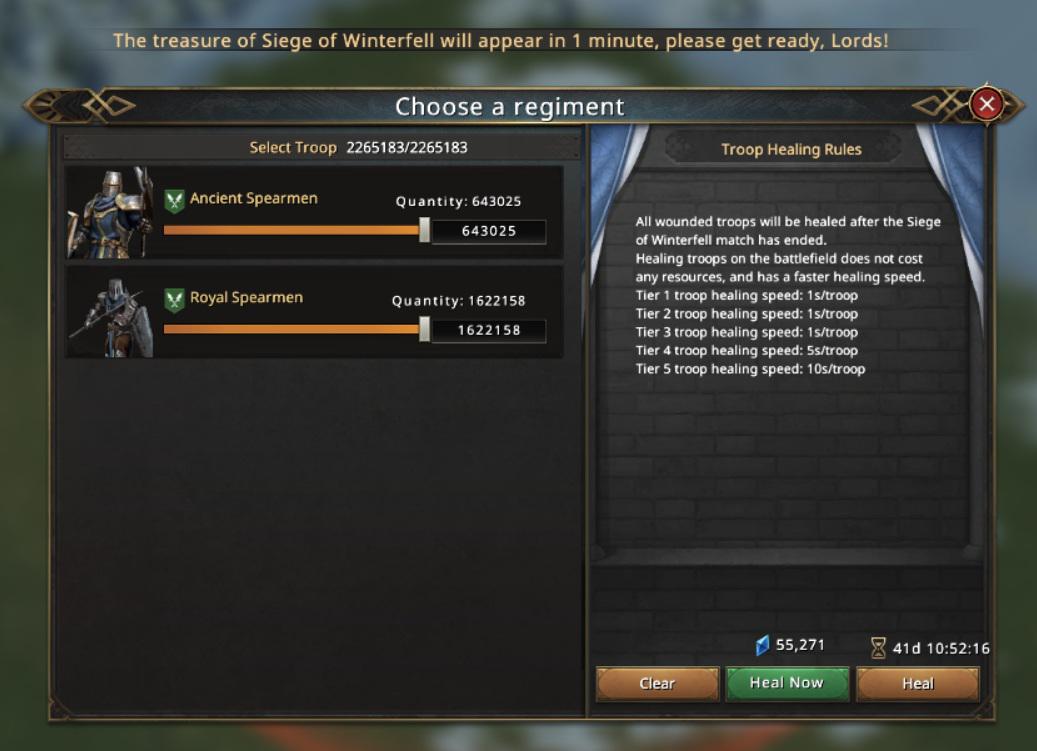1037x751 pixels.
Task: Click the Royal Spearmen quantity slider handle
Action: coord(425,329)
